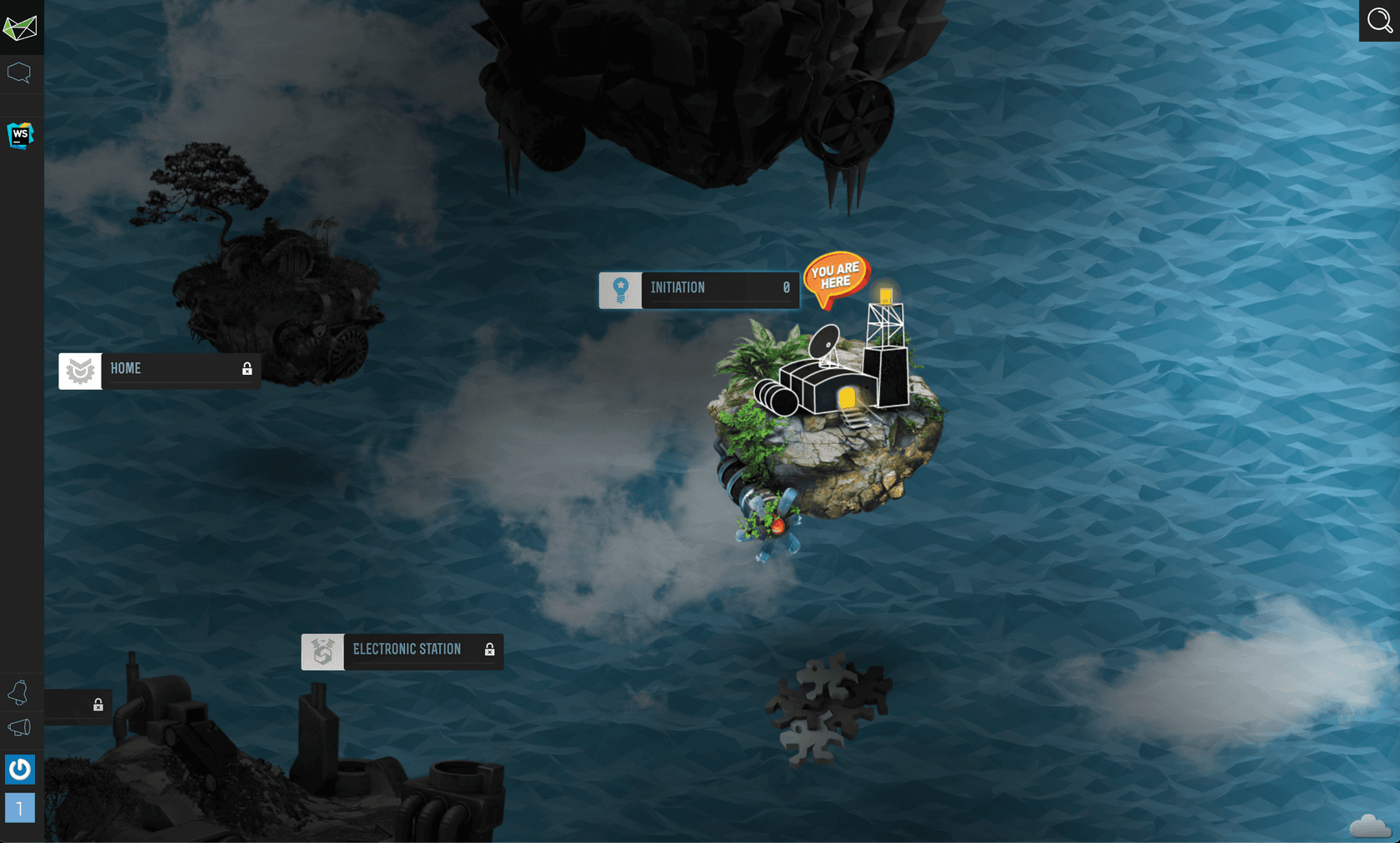Select the locked Home island label
1400x843 pixels.
(x=159, y=370)
